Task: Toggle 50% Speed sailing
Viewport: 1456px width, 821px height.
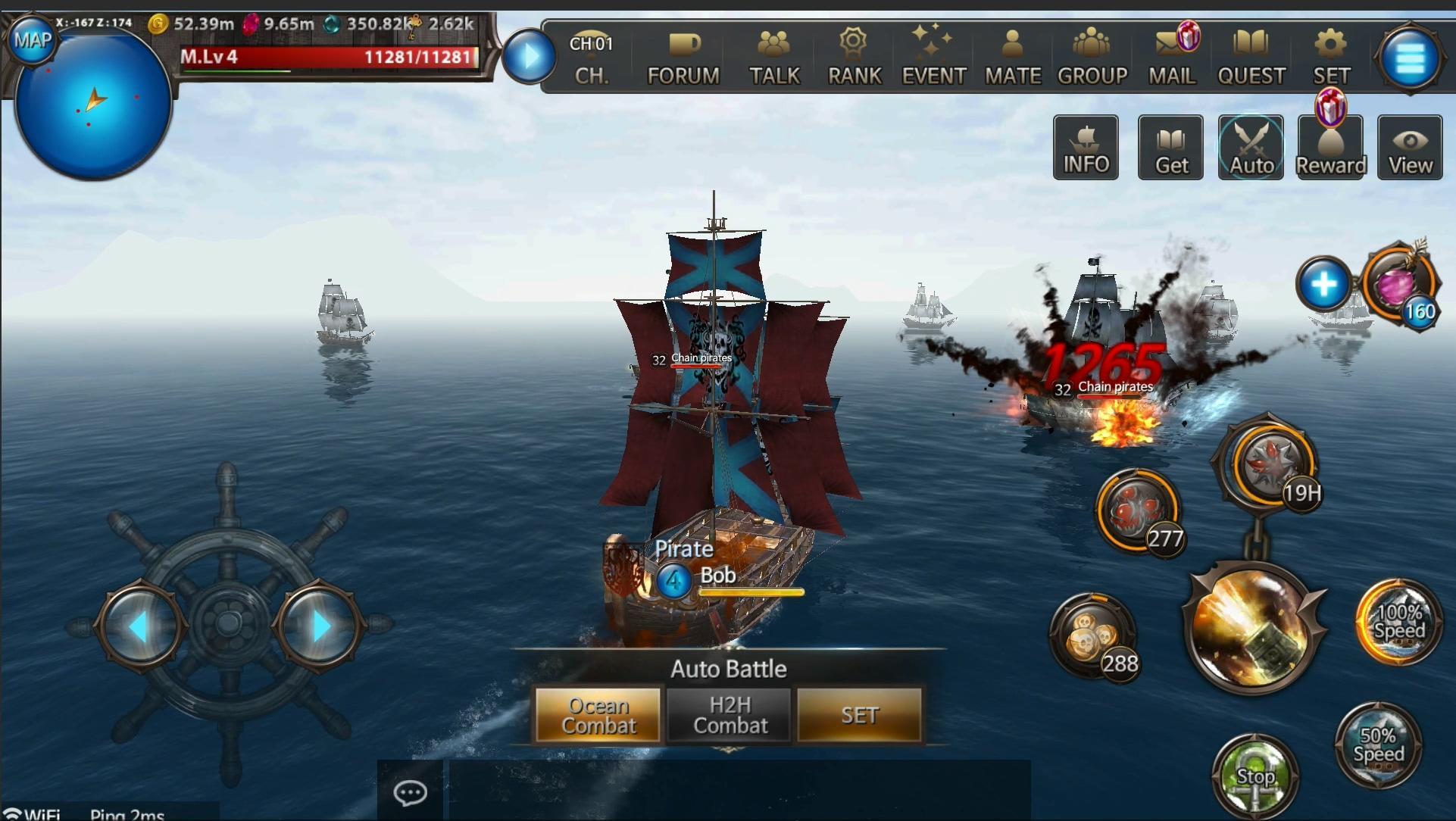Action: point(1380,744)
